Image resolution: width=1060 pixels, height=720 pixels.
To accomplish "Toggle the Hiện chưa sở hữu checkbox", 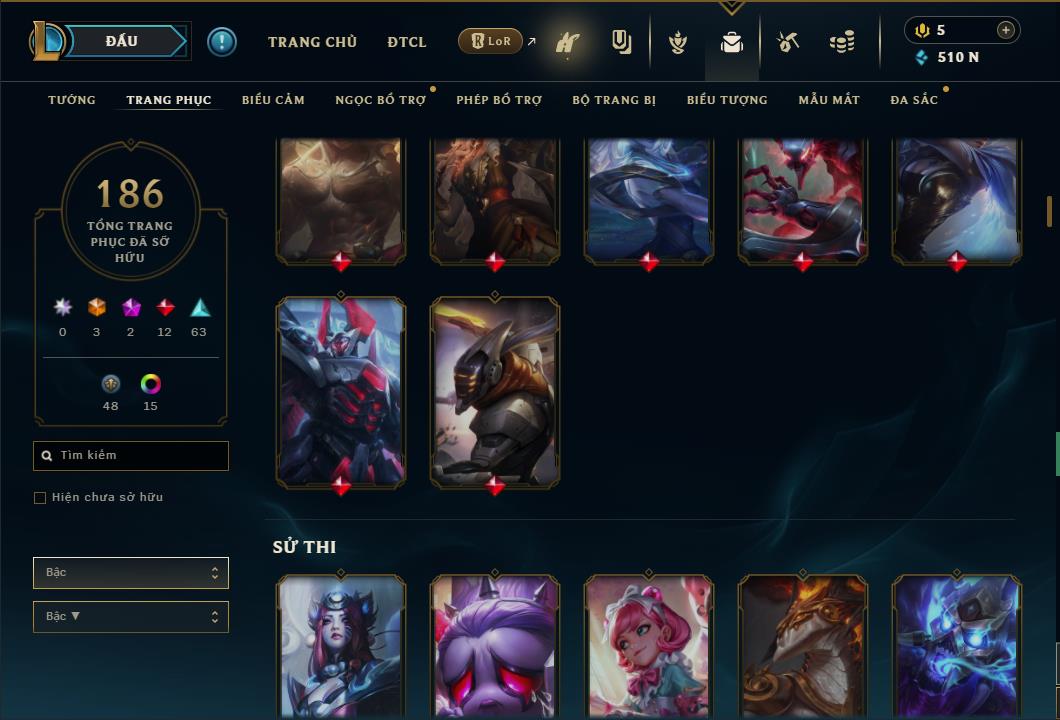I will click(x=40, y=498).
